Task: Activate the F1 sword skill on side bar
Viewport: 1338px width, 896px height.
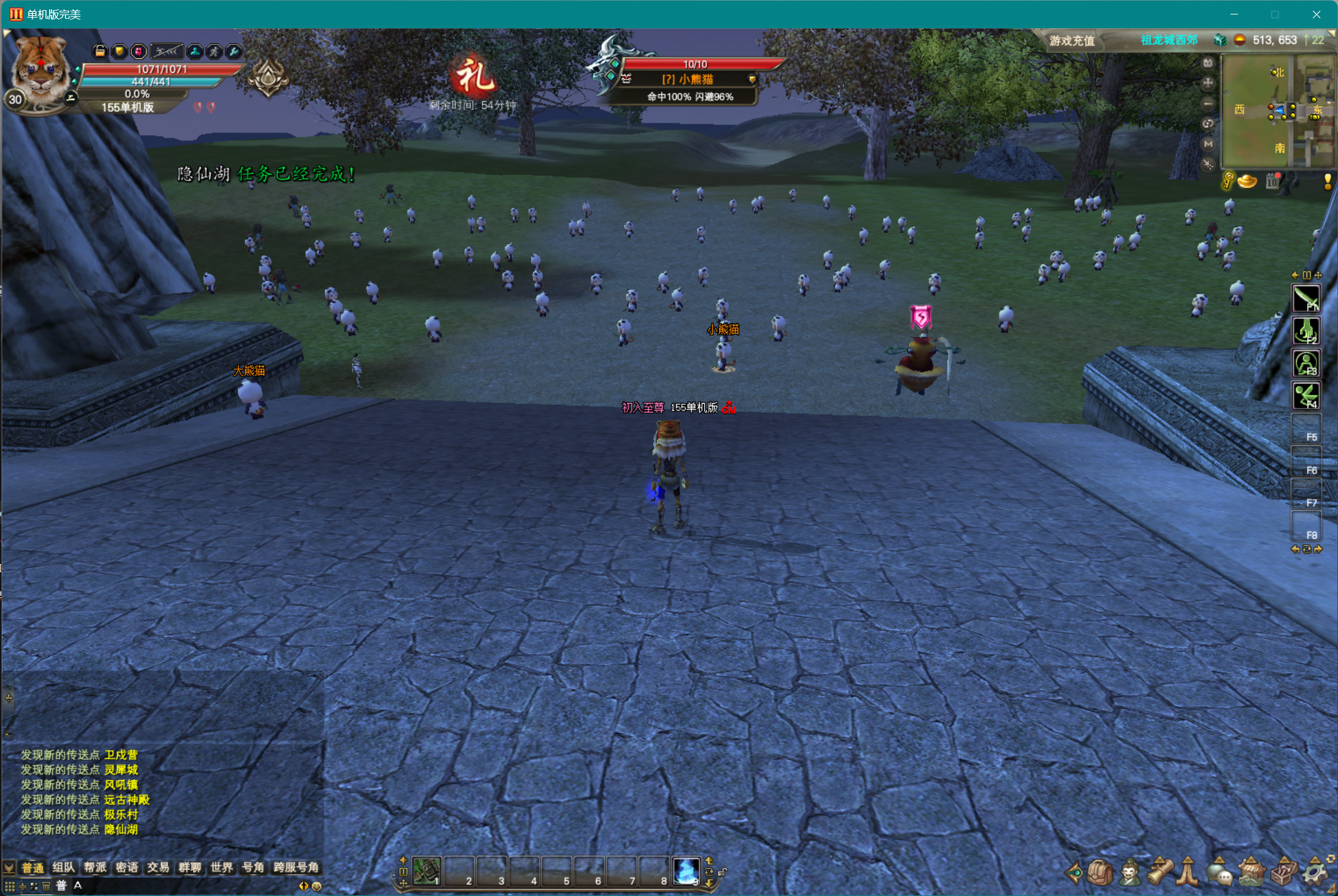Action: coord(1306,298)
